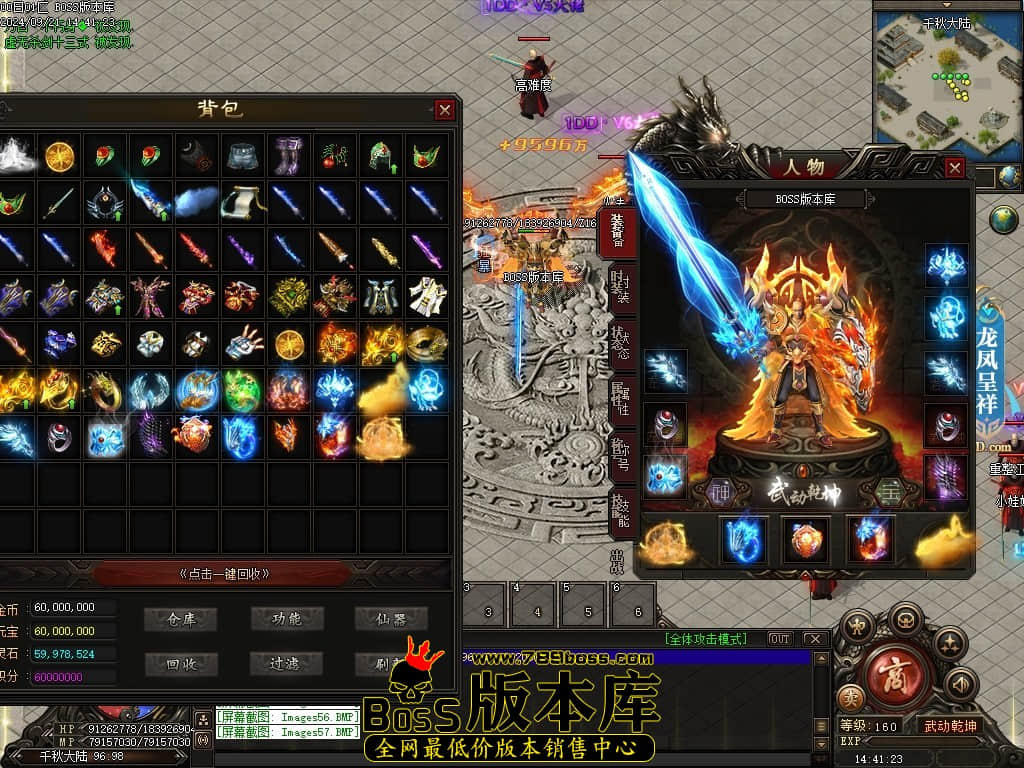Image resolution: width=1024 pixels, height=768 pixels.
Task: Close the 人物 character panel
Action: click(x=954, y=168)
